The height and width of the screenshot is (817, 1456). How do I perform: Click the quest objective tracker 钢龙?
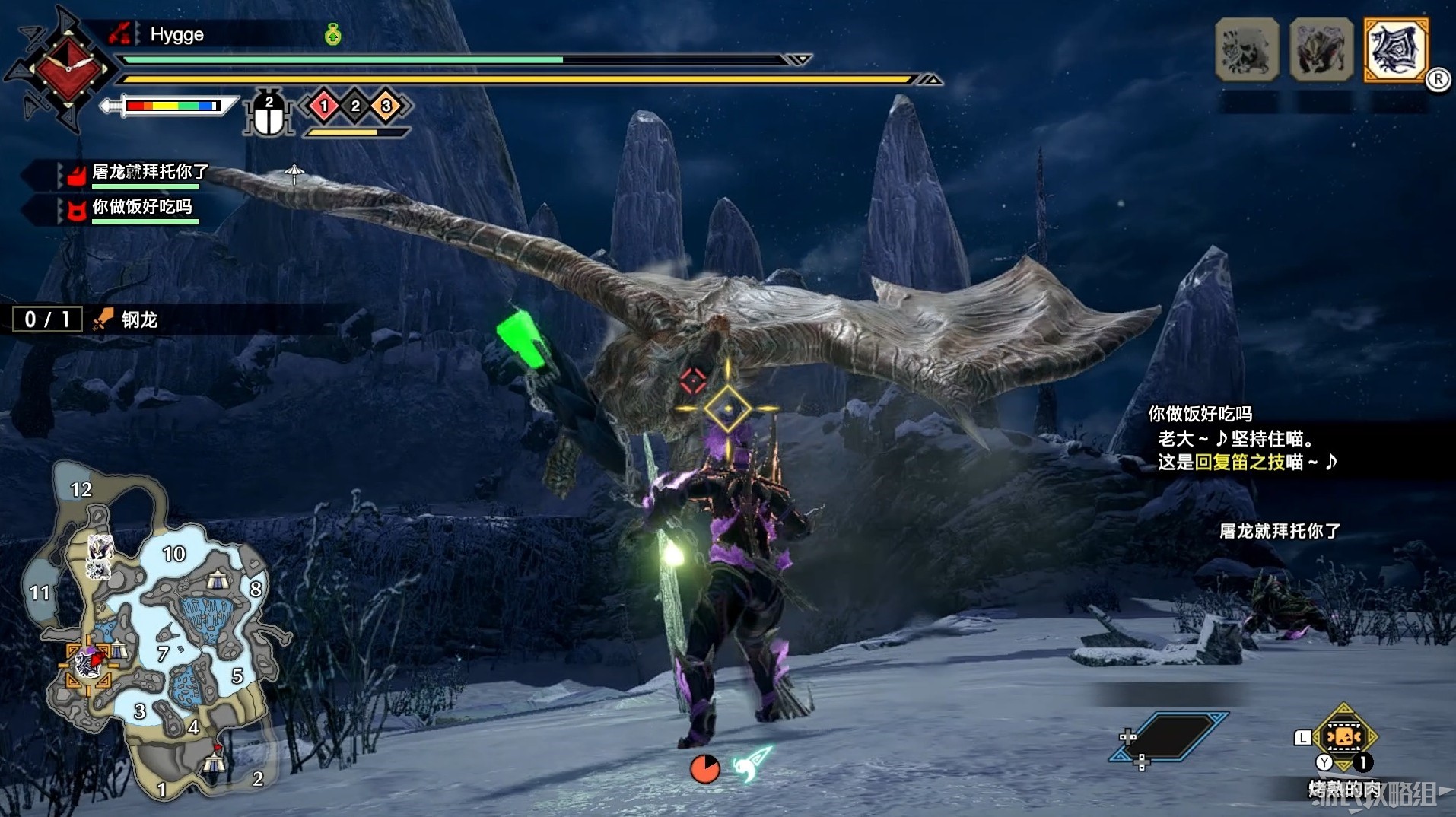pyautogui.click(x=139, y=320)
